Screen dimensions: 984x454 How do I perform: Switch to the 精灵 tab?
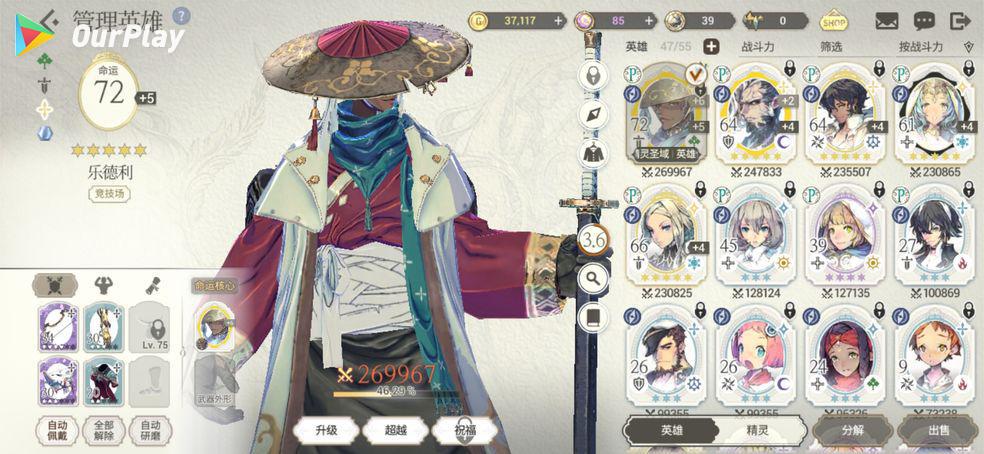tap(758, 431)
